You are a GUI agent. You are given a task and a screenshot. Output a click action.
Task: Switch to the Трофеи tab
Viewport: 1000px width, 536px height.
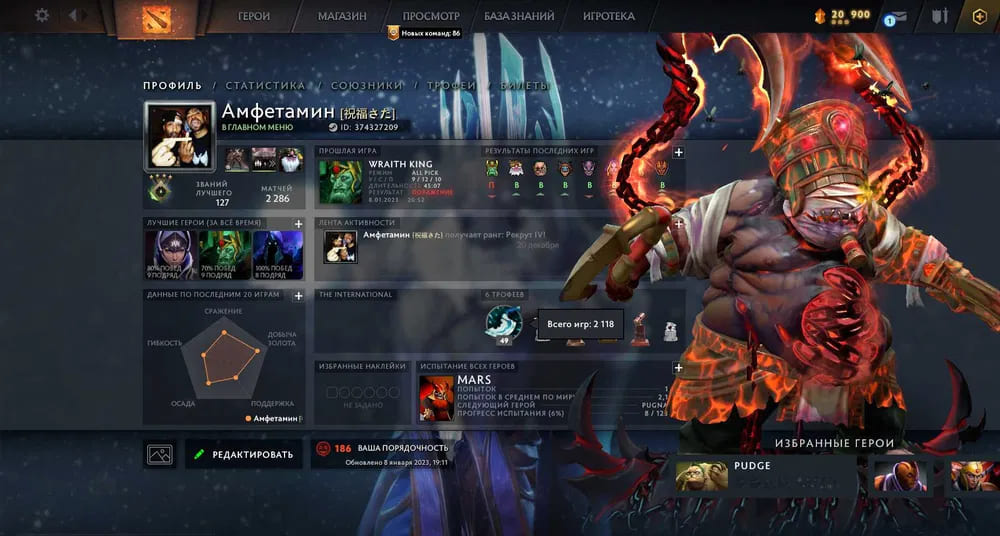click(x=451, y=86)
